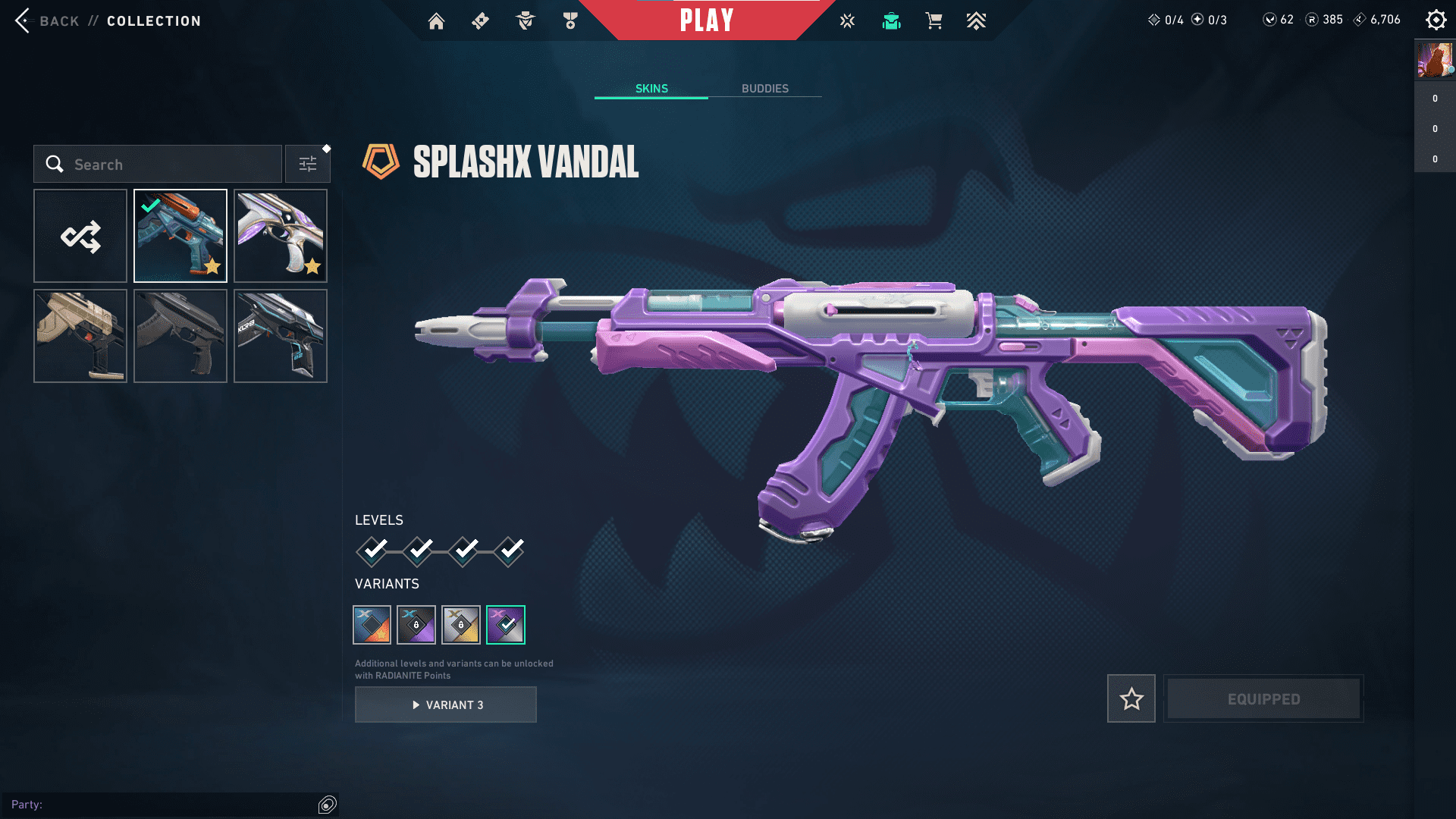Open the skin filter options

(308, 165)
